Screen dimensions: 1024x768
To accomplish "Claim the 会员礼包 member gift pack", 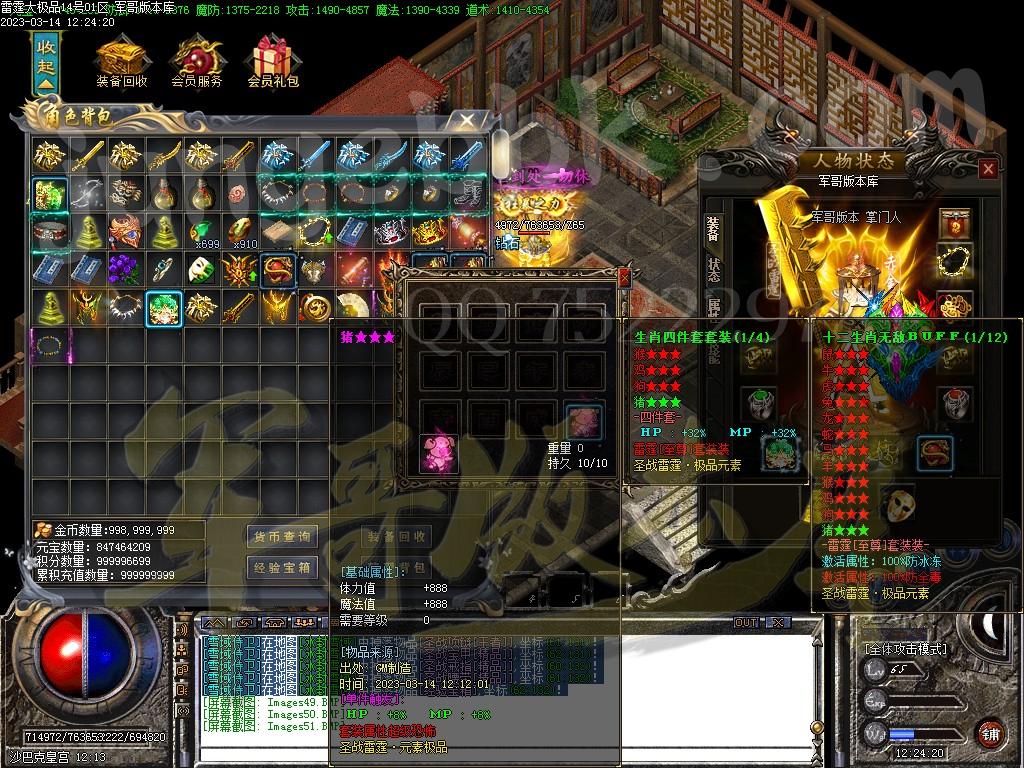I will 273,62.
